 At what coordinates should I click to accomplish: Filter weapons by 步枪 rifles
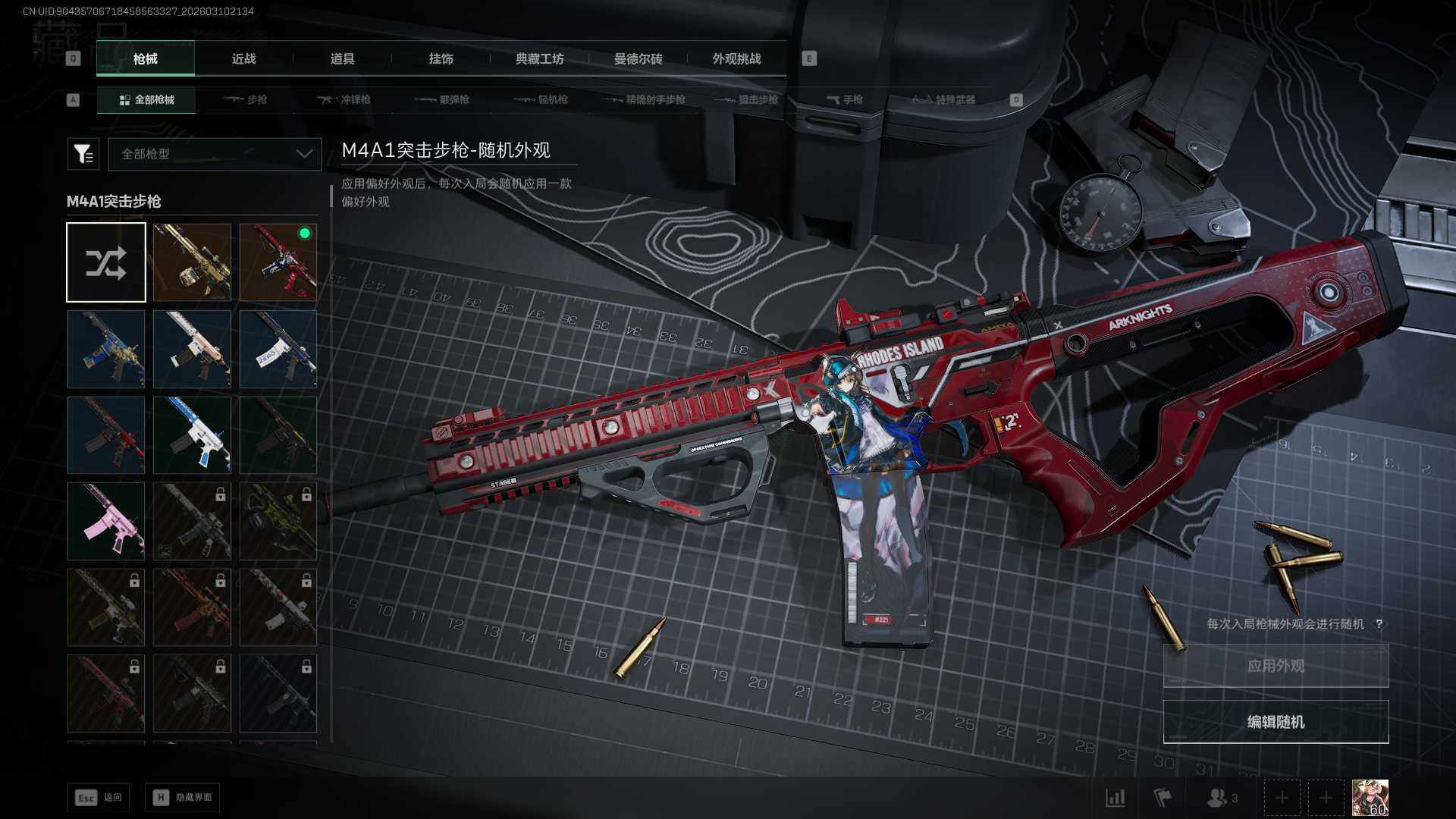pos(246,99)
